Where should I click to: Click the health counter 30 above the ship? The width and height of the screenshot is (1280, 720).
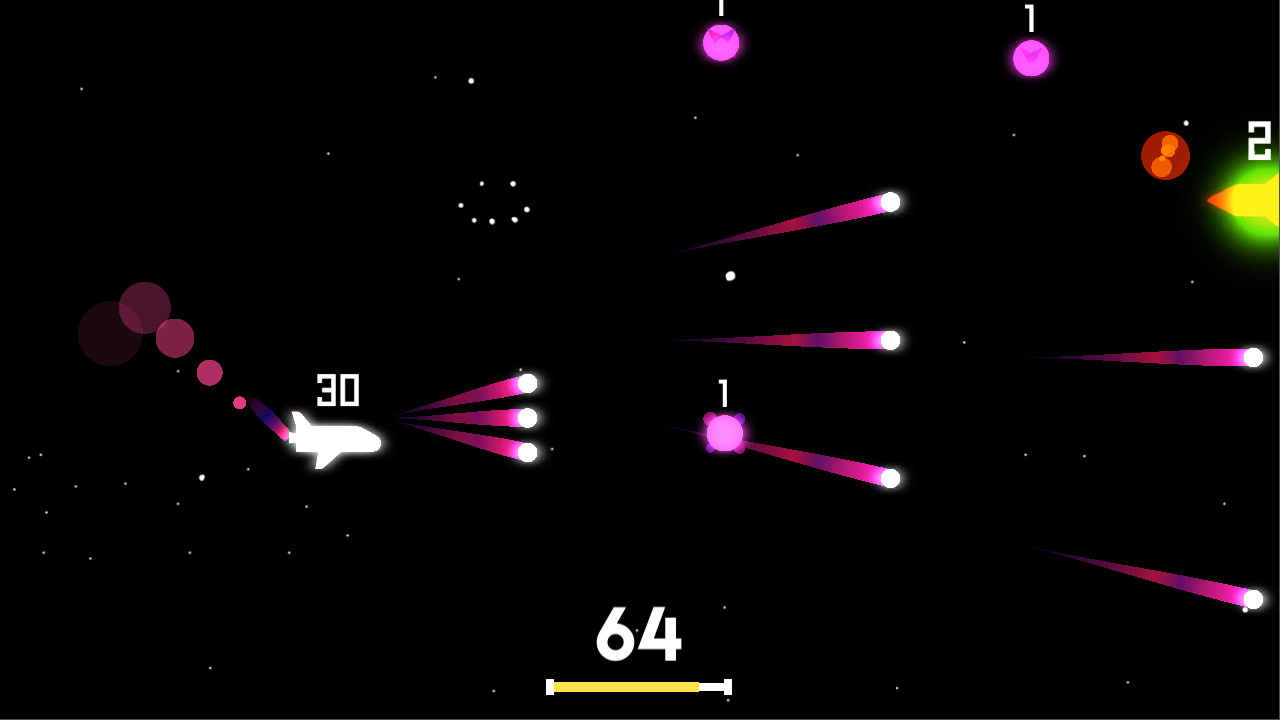pyautogui.click(x=340, y=391)
